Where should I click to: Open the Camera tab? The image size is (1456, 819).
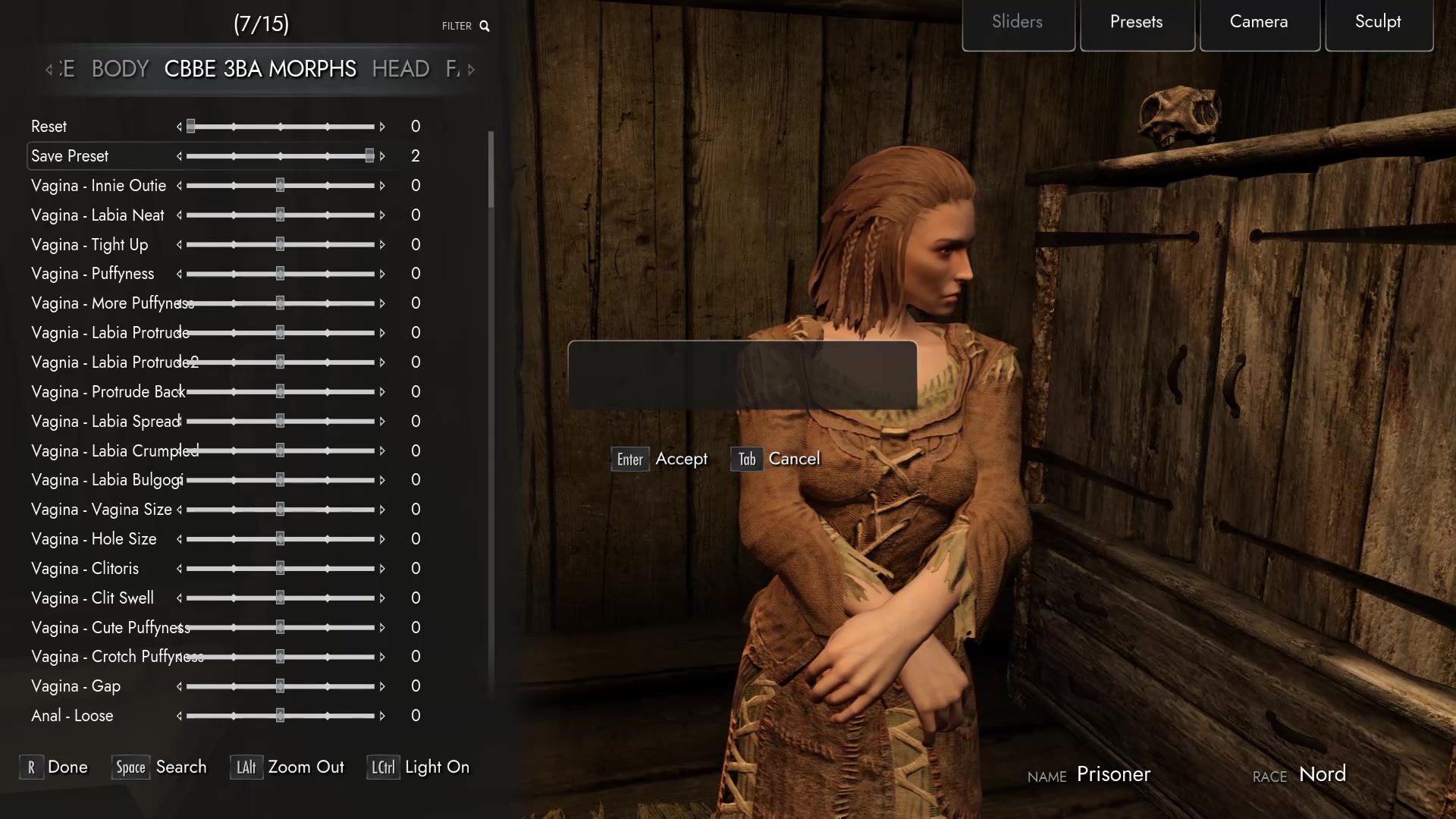pyautogui.click(x=1259, y=22)
